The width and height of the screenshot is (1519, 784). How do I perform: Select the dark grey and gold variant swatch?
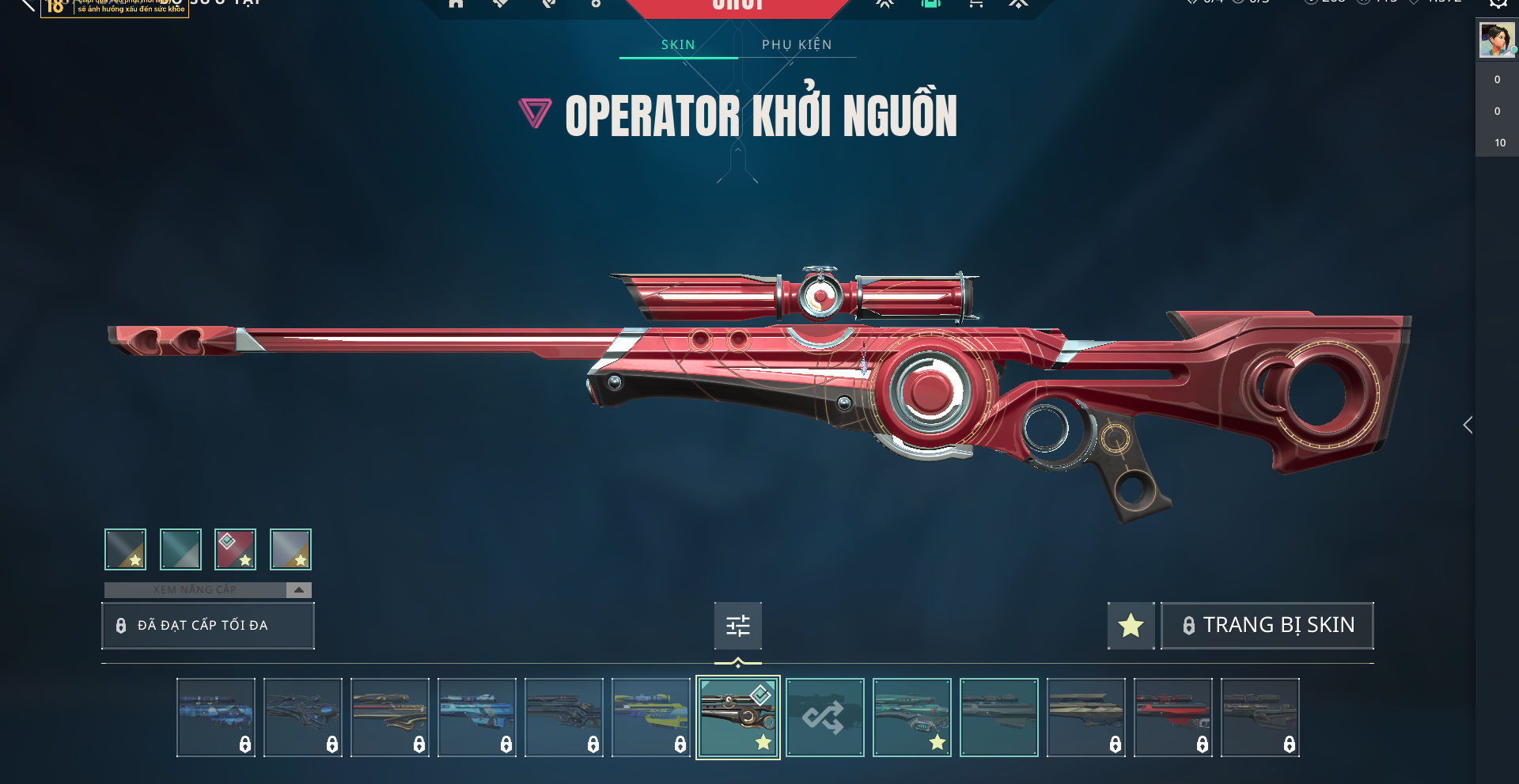(125, 549)
